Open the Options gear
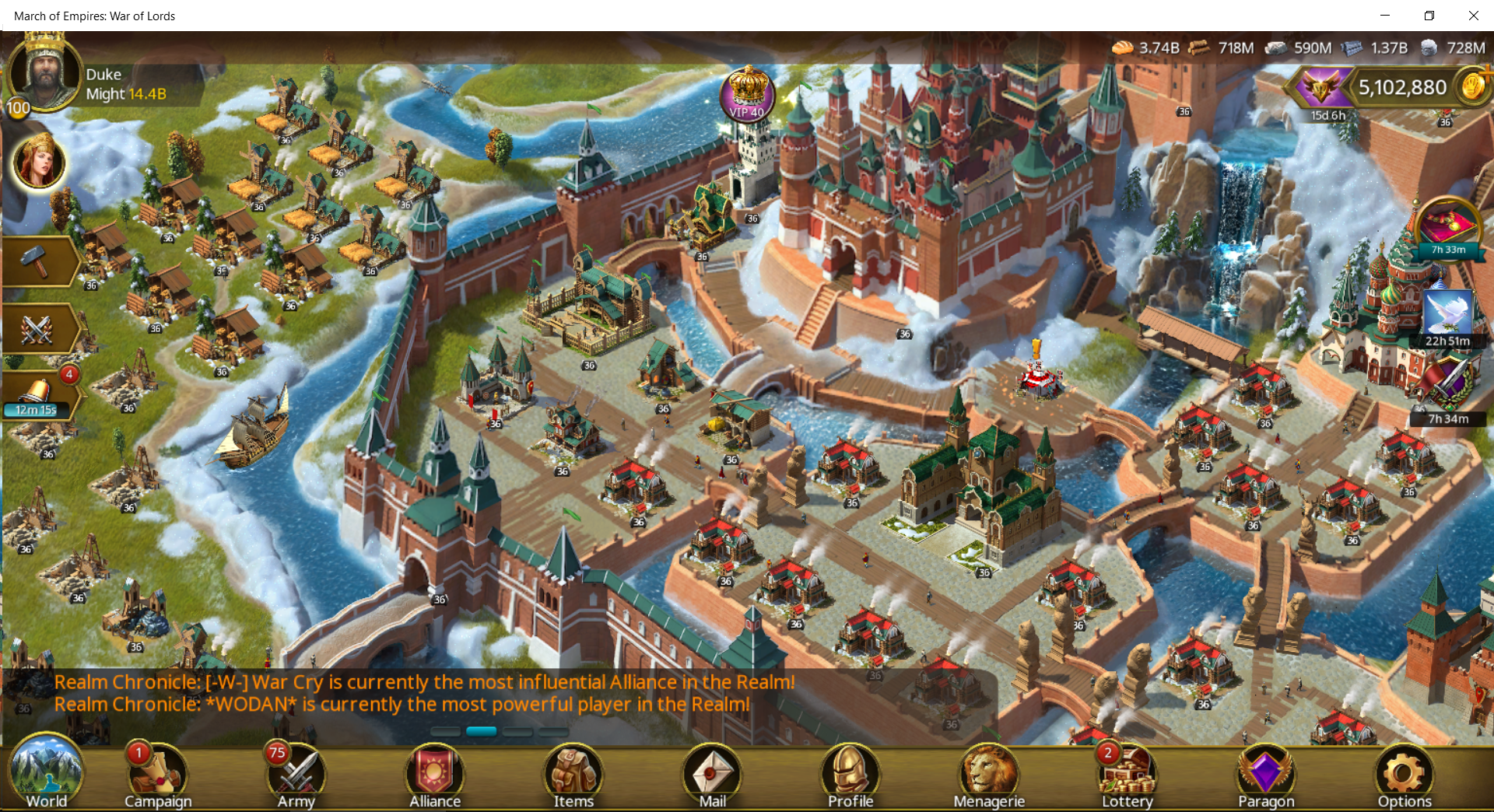The height and width of the screenshot is (812, 1494). (x=1405, y=776)
